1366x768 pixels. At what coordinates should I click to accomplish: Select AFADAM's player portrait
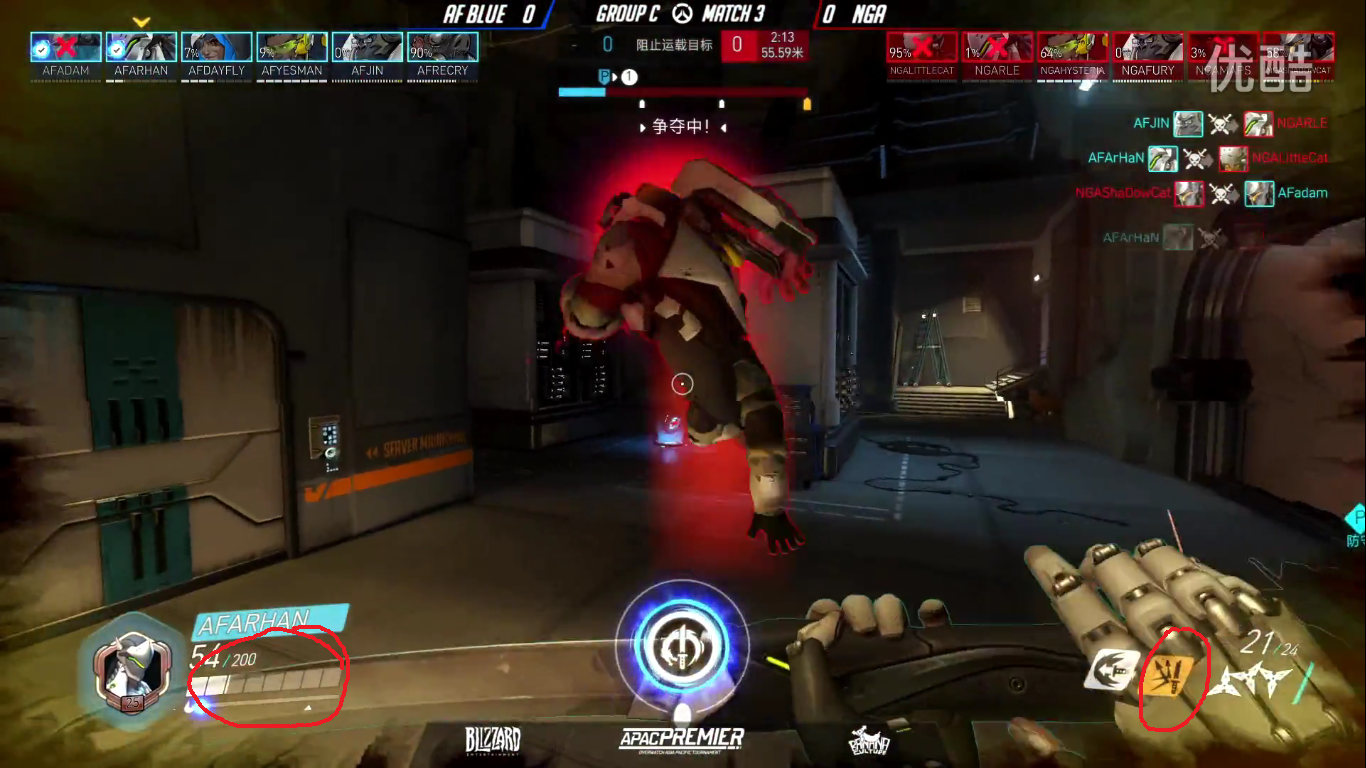click(66, 47)
